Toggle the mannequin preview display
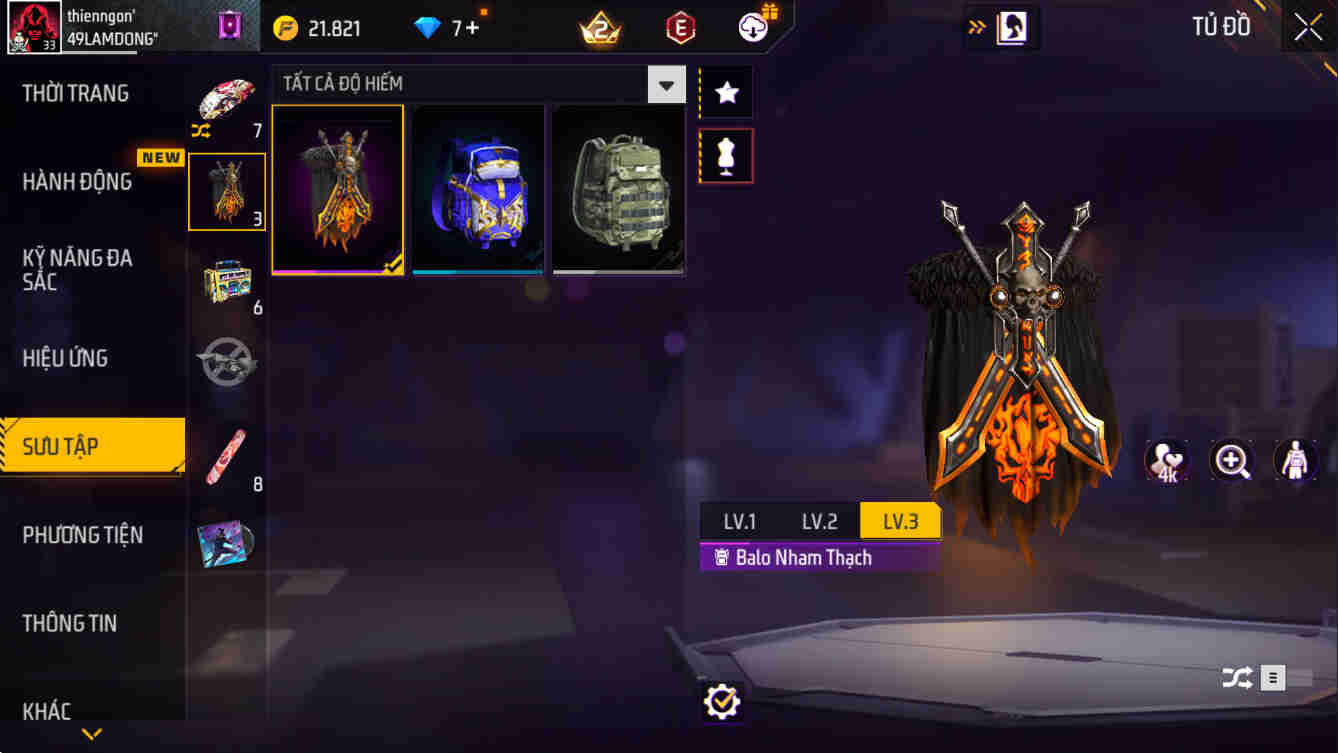Image resolution: width=1338 pixels, height=753 pixels. (724, 156)
